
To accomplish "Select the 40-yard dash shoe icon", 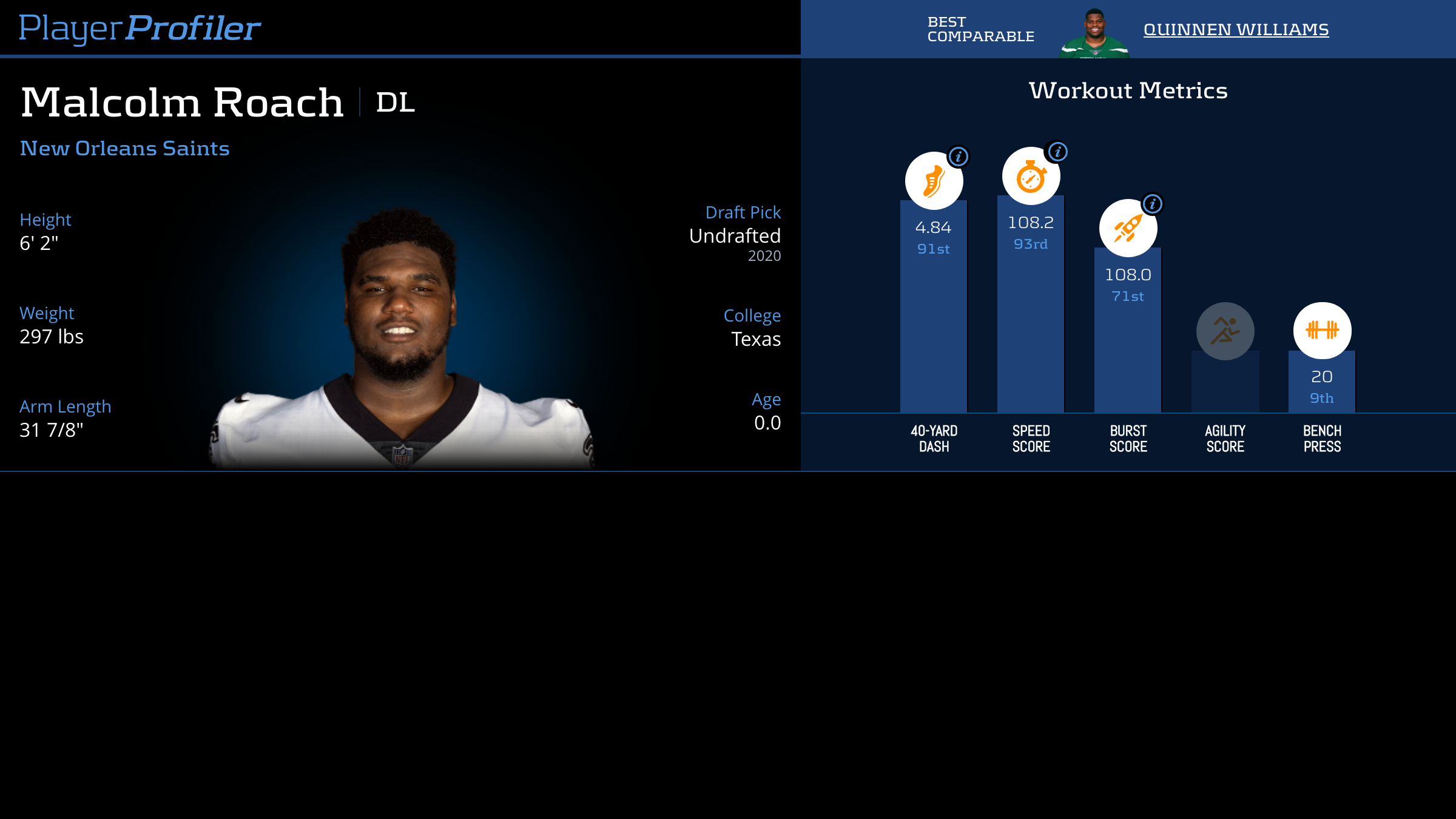I will coord(933,181).
